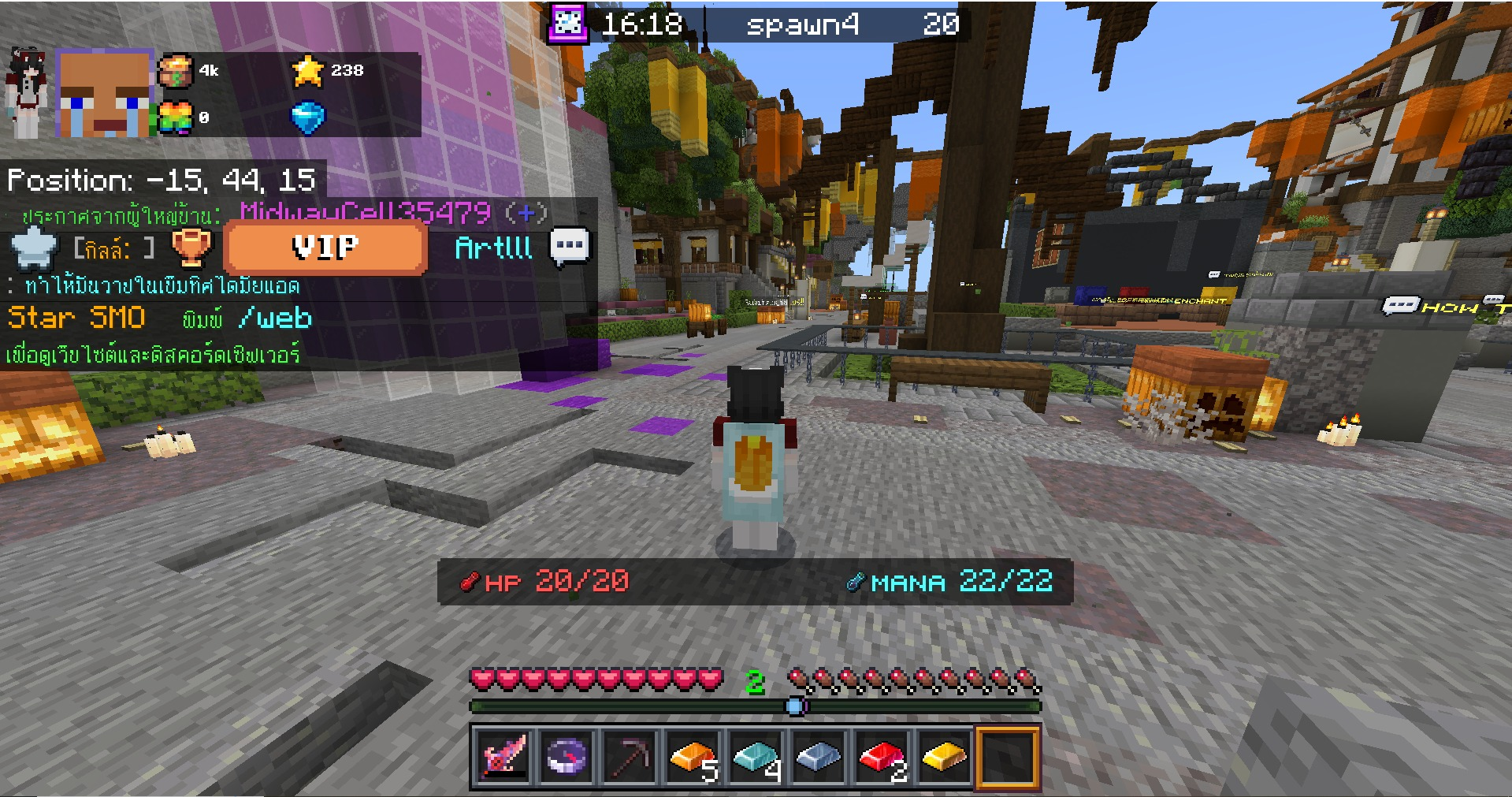Choose the red ingot hotbar slot
The image size is (1512, 797).
coord(882,758)
